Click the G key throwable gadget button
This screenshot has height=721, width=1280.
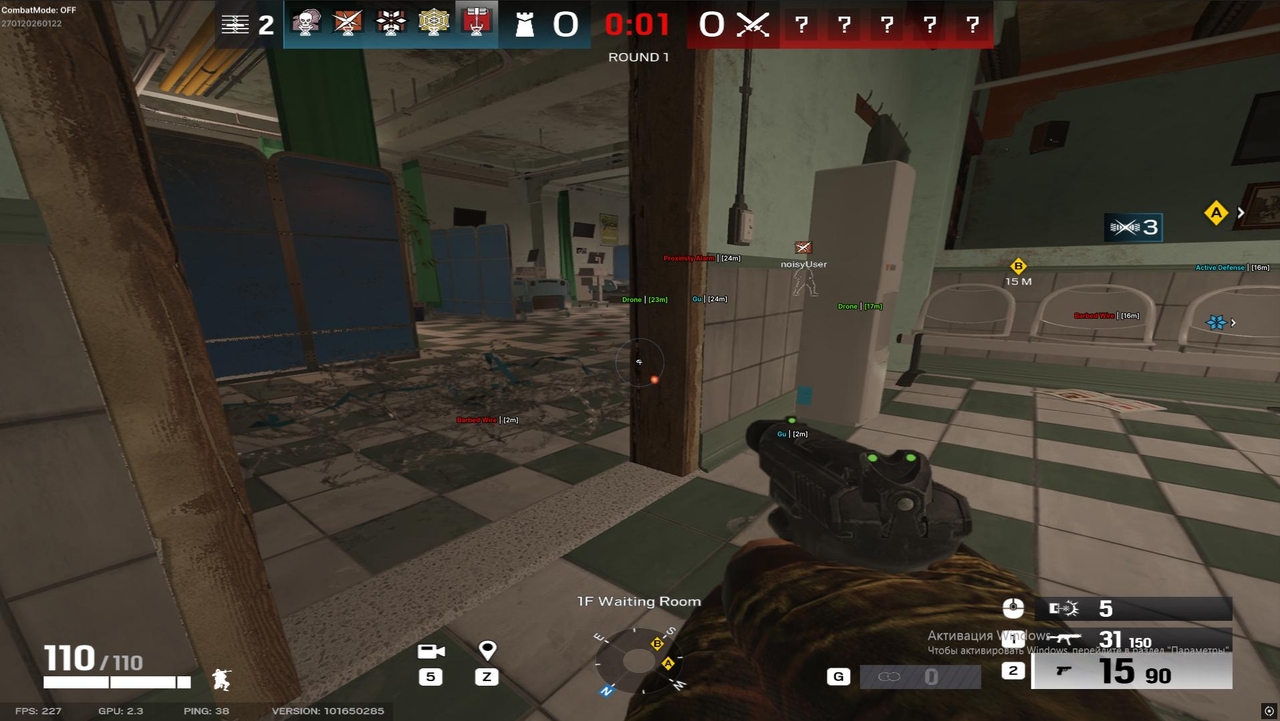coord(839,675)
